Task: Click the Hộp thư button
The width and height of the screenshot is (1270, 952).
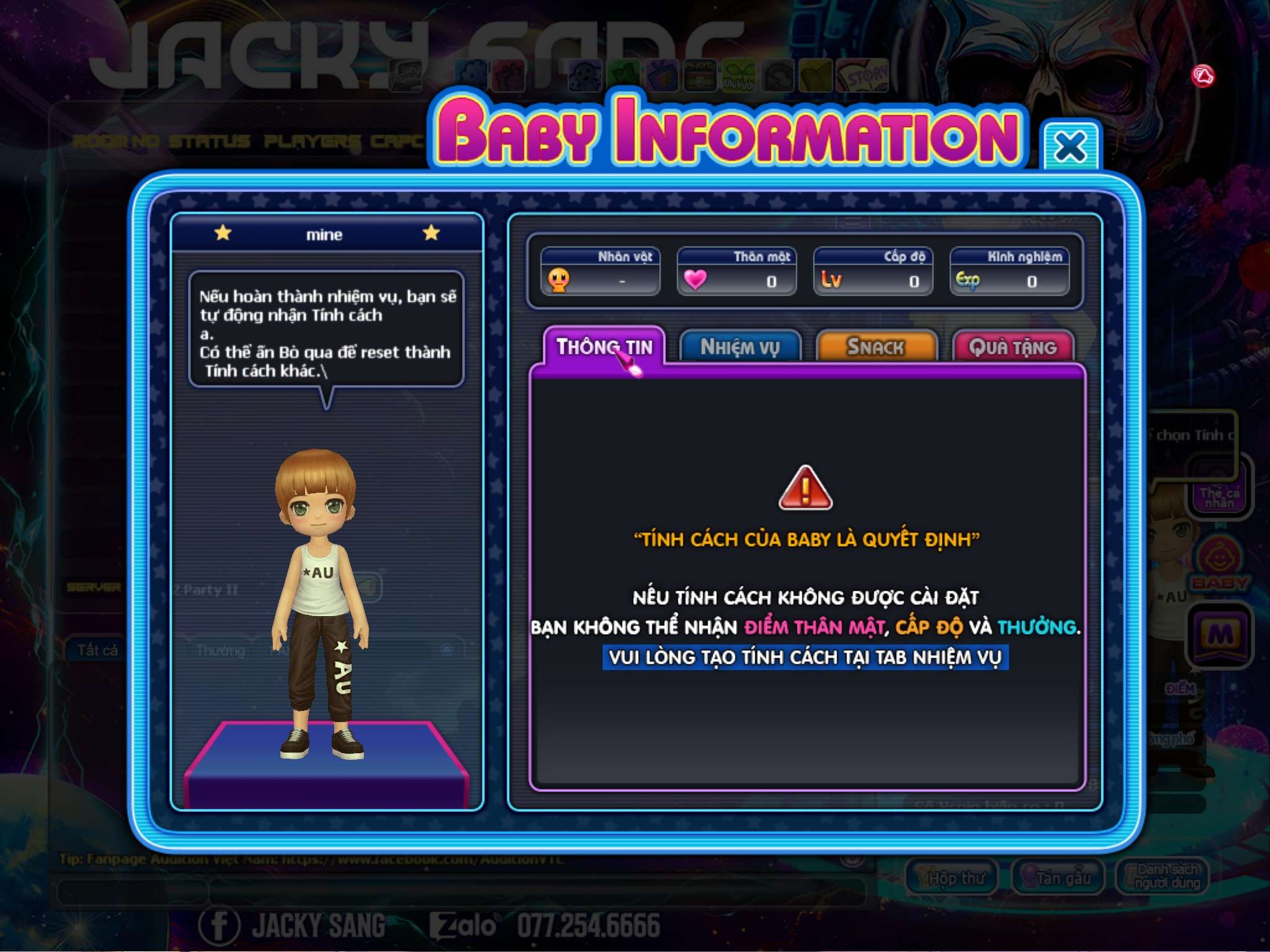Action: click(952, 876)
